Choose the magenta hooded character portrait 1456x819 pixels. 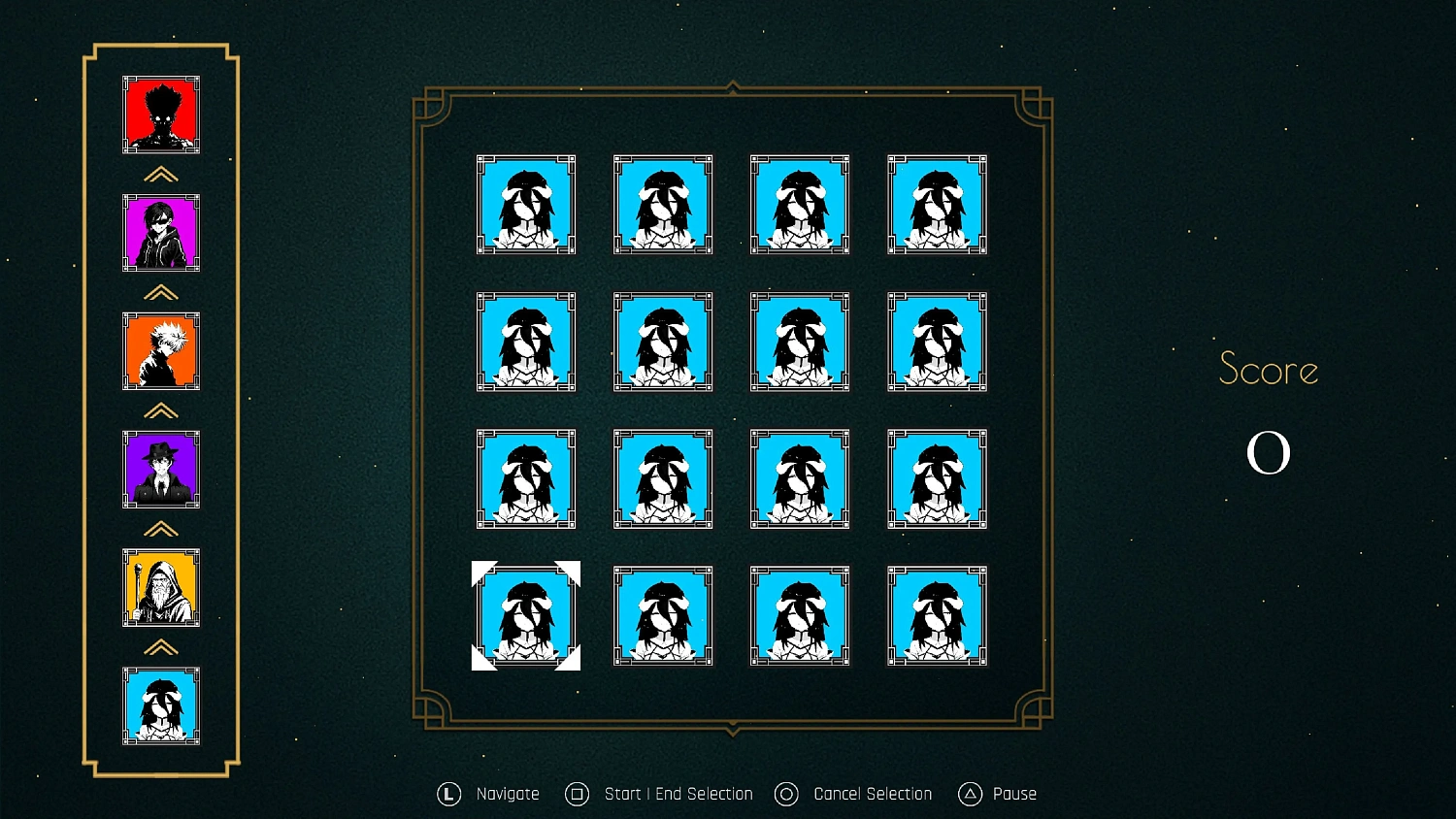coord(161,233)
